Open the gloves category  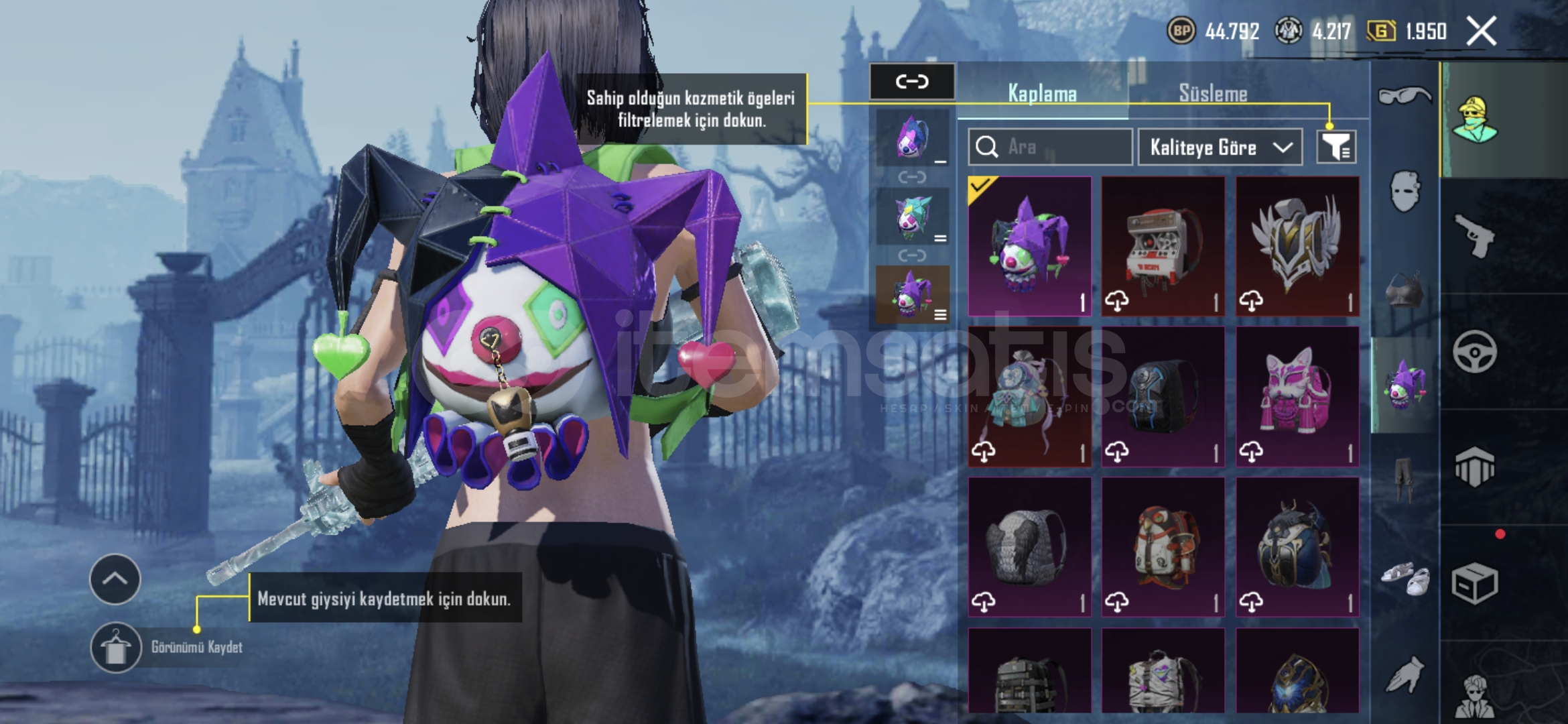click(1404, 673)
